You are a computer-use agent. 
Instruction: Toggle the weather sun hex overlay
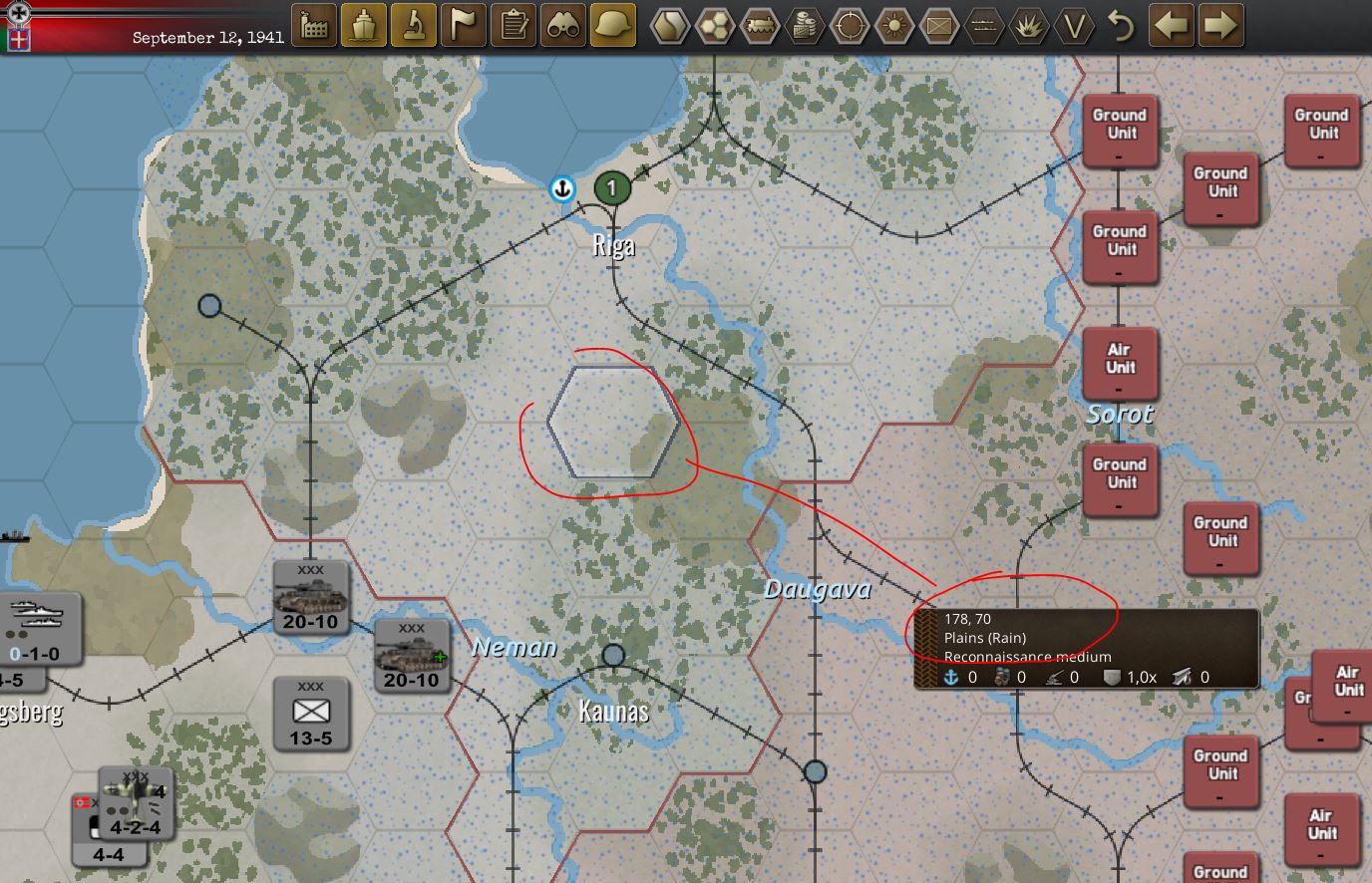895,26
